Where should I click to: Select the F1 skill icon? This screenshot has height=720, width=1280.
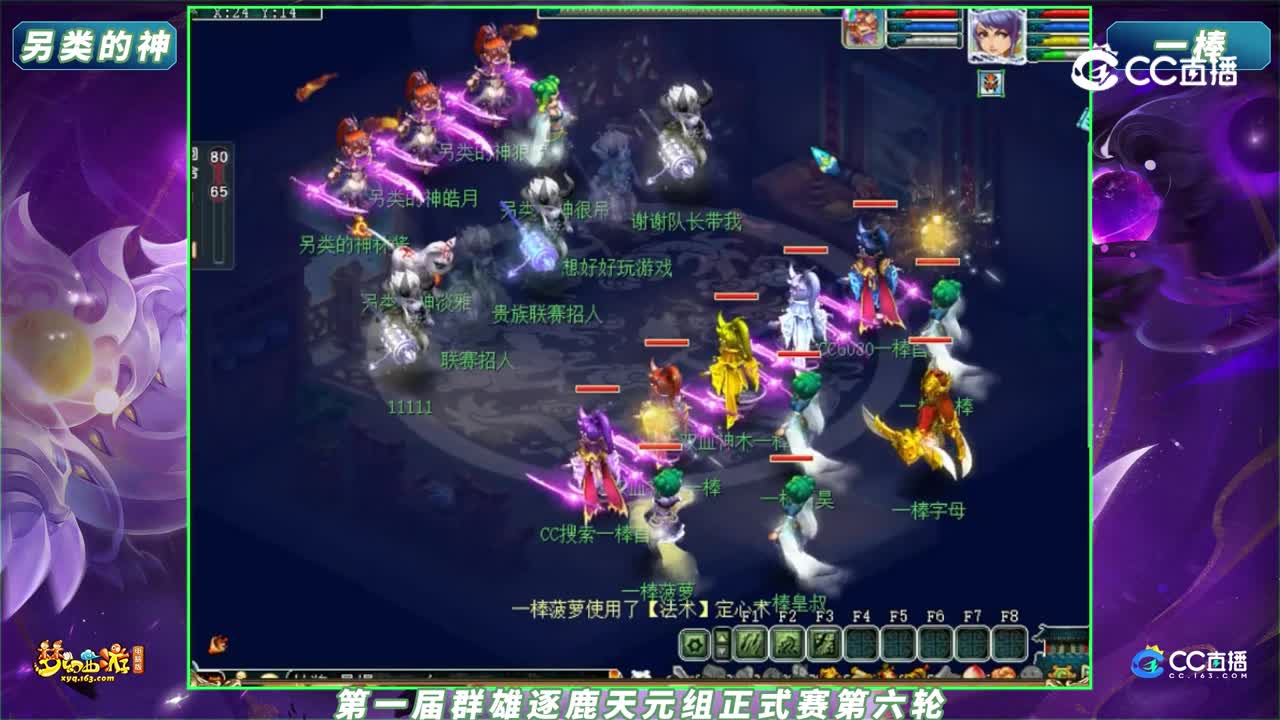(751, 644)
